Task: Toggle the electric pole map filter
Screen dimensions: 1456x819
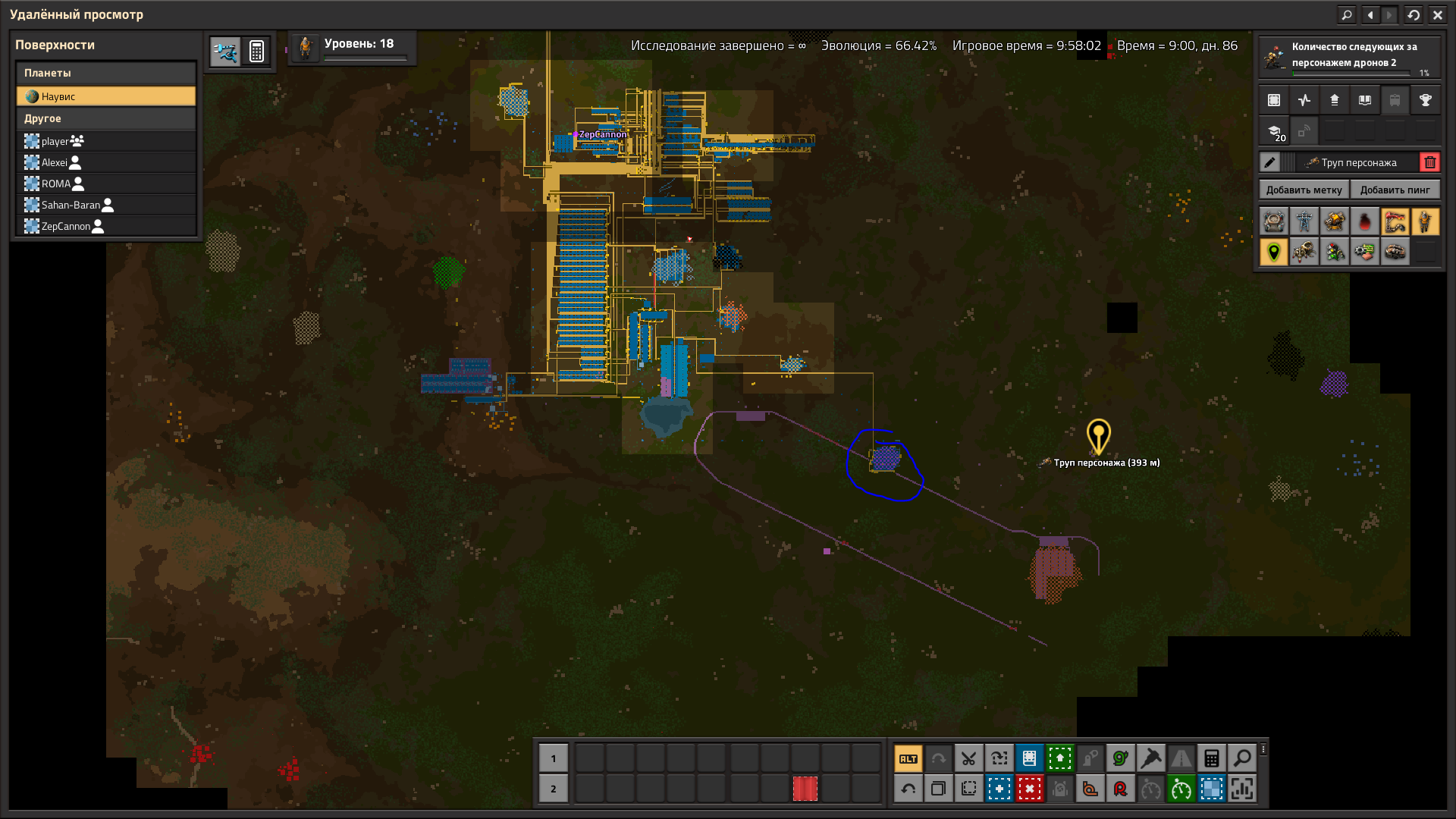Action: click(x=1304, y=221)
